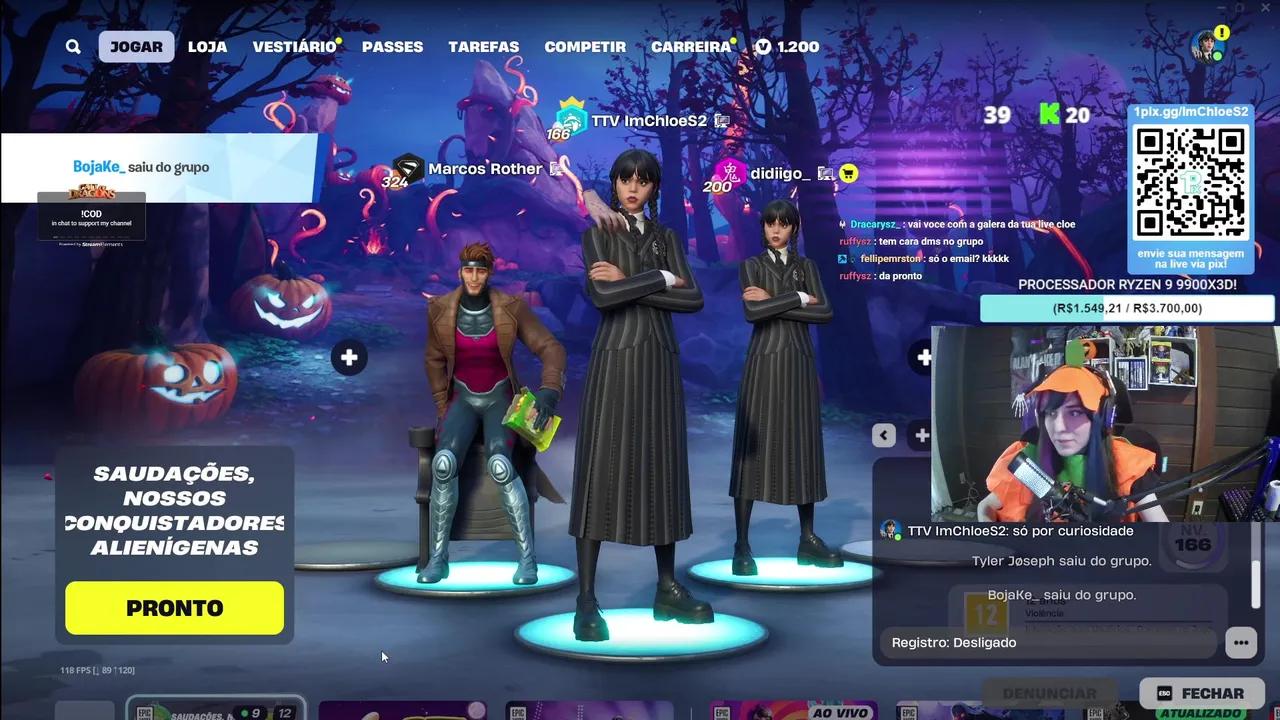Click the V-Bucks coin icon showing 1.200

763,46
